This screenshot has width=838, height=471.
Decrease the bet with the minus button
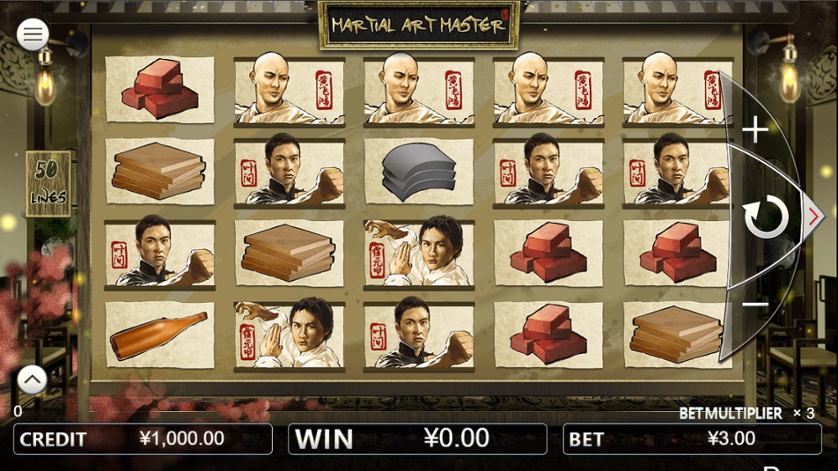point(755,304)
